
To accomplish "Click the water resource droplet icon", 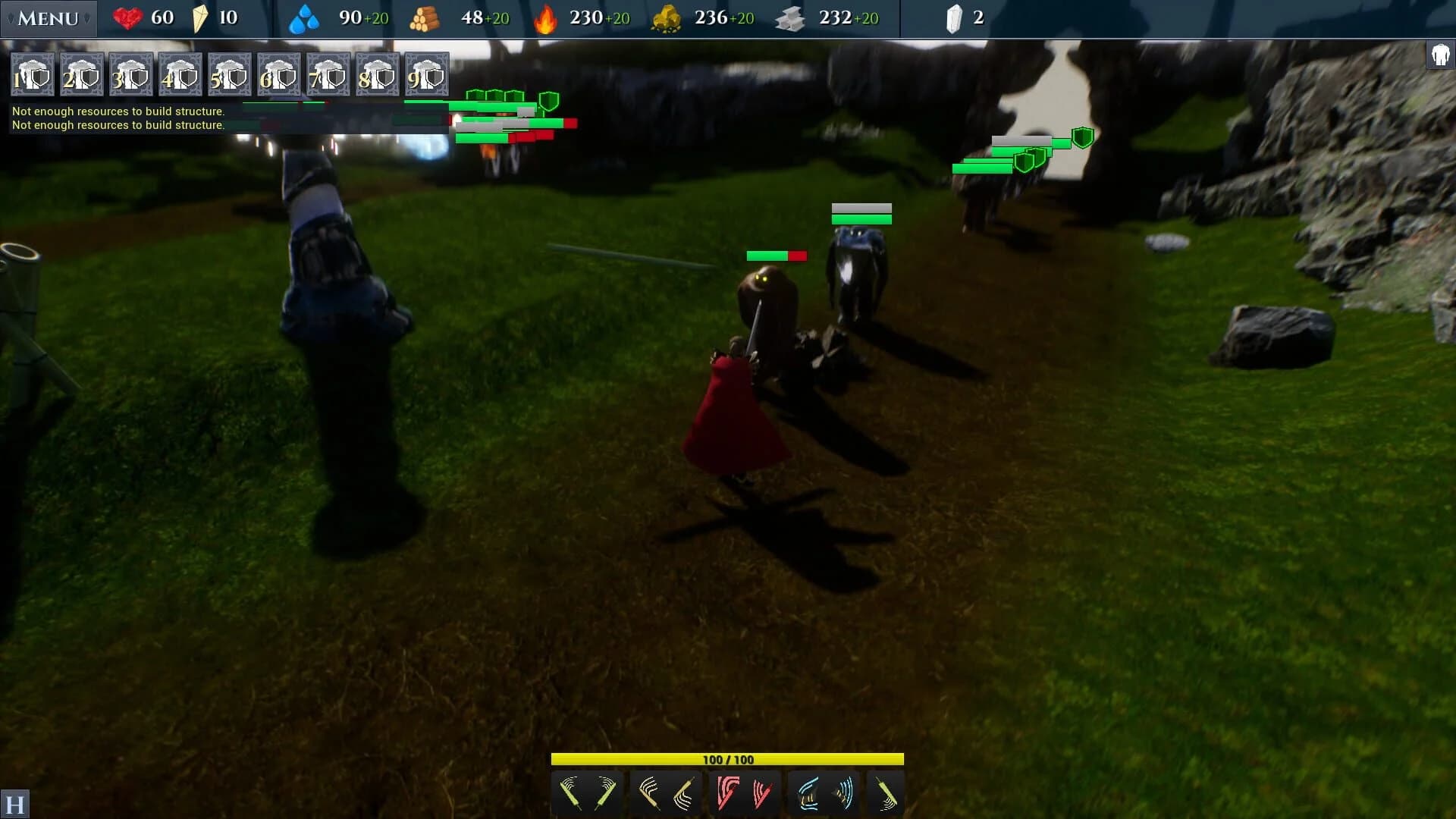I will 304,18.
